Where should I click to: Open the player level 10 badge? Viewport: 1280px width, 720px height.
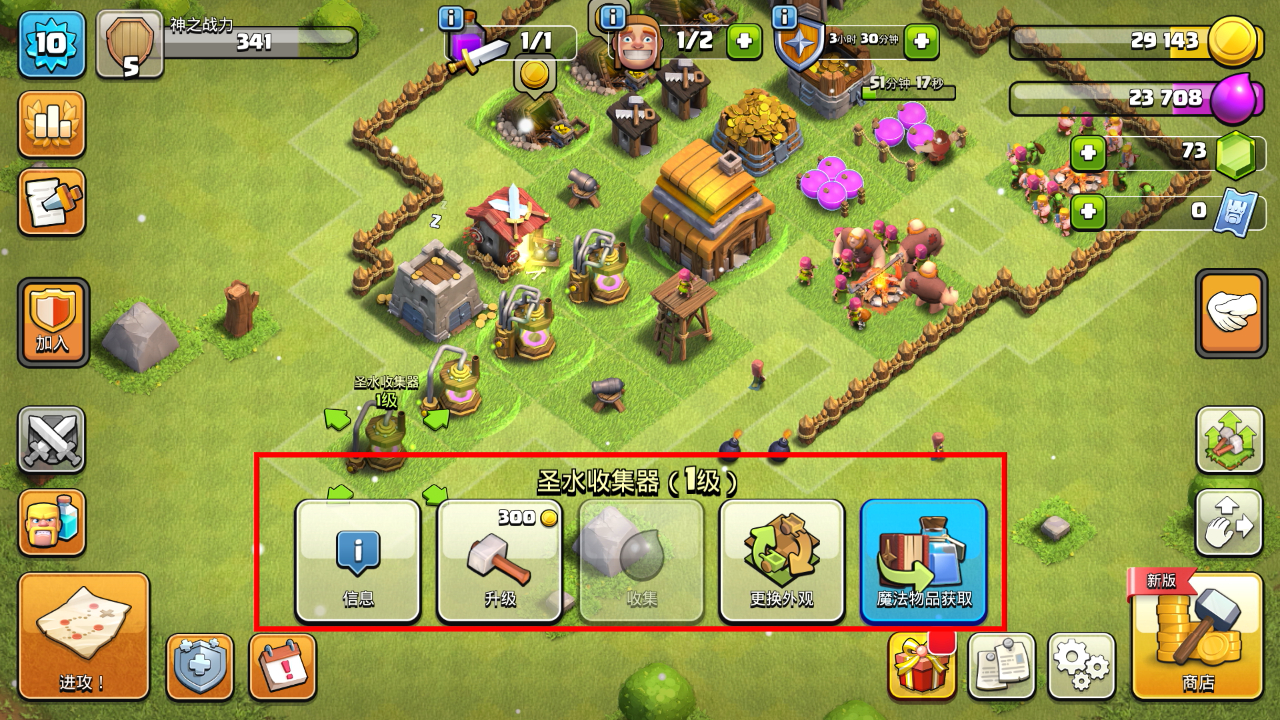[52, 43]
